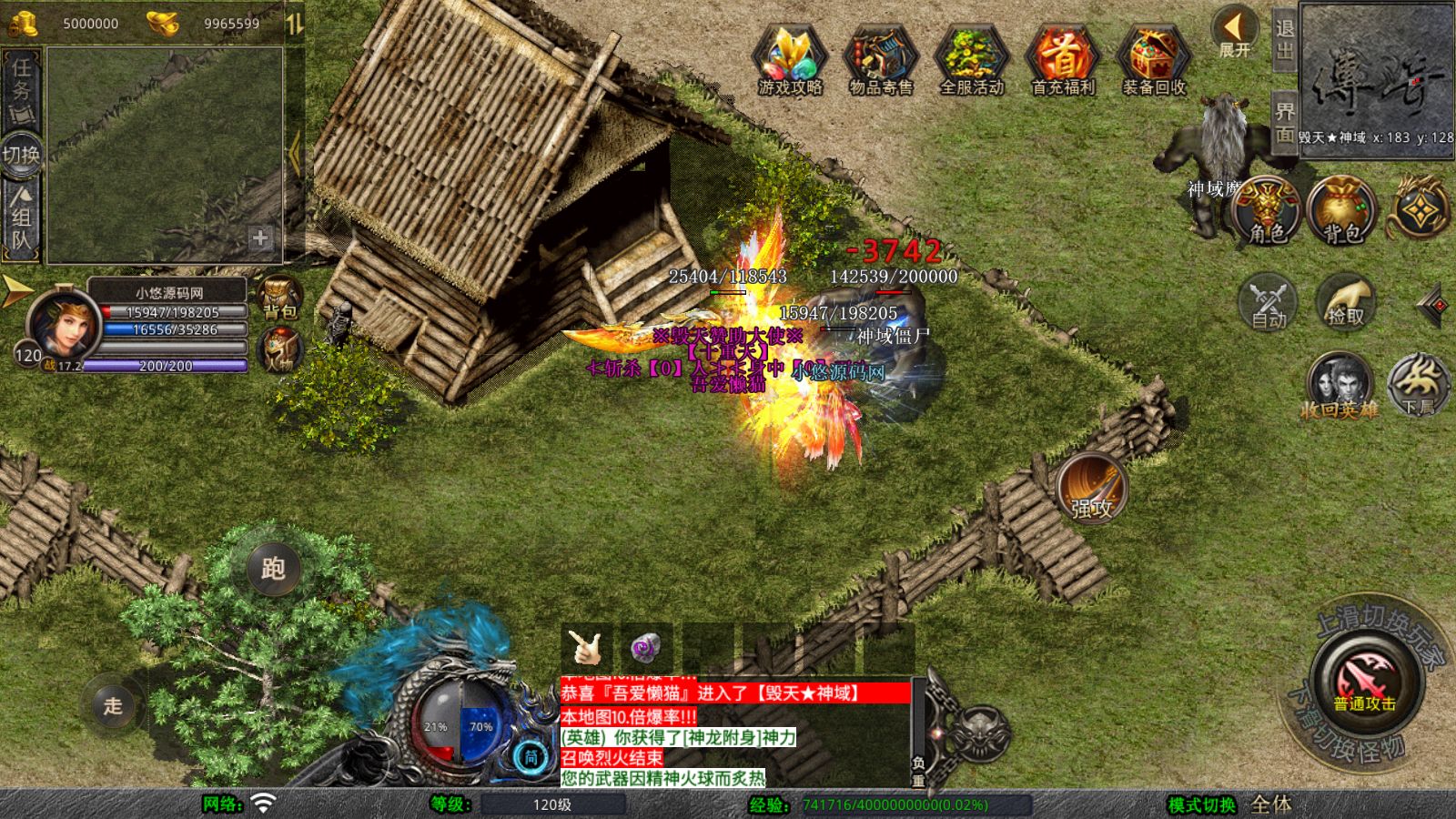The width and height of the screenshot is (1456, 819).
Task: Open 物品寄售 item consignment
Action: (881, 59)
